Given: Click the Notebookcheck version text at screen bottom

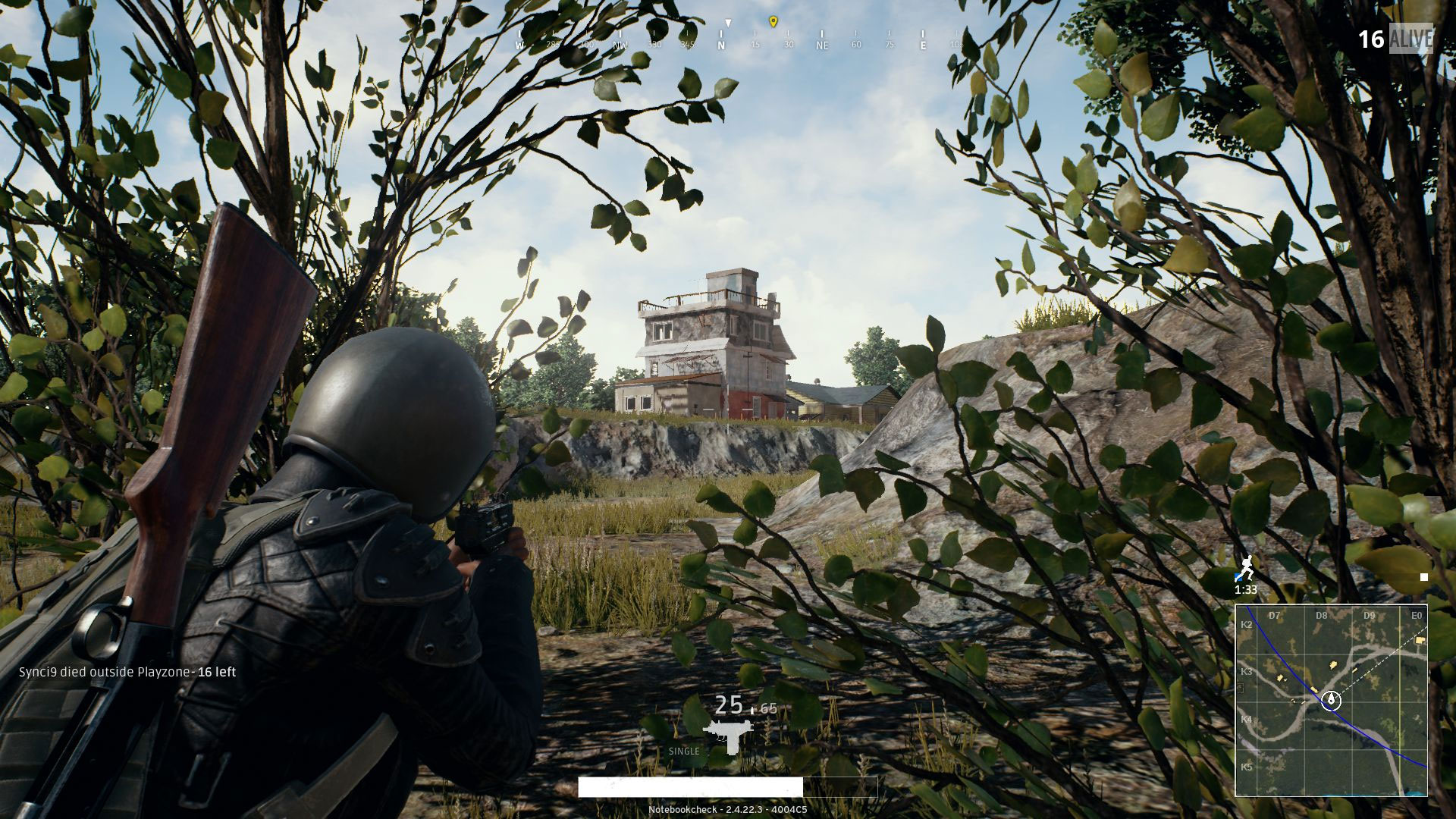Looking at the screenshot, I should (x=727, y=808).
